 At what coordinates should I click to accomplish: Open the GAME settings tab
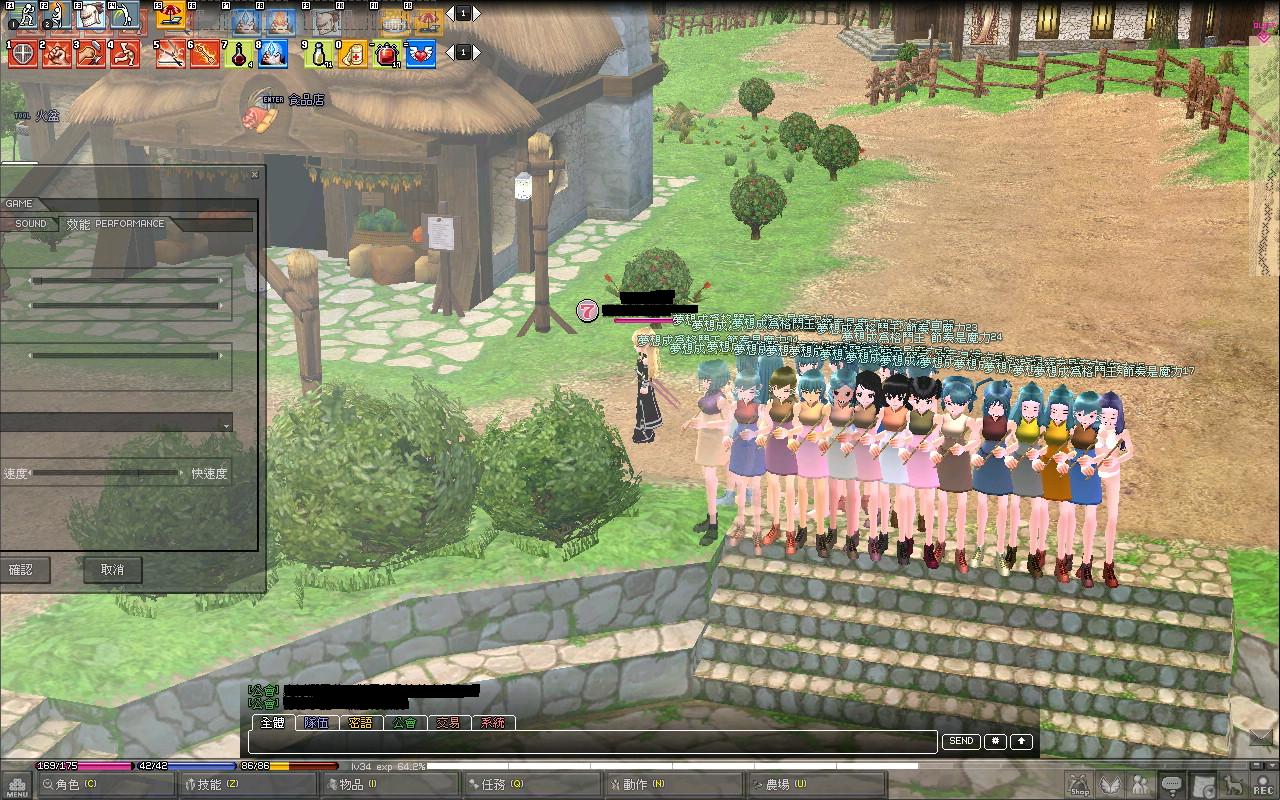tap(18, 204)
